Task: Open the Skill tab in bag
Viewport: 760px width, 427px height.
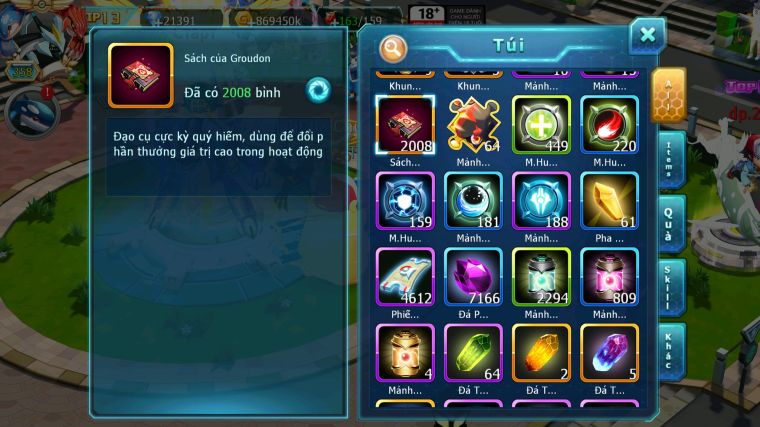Action: [669, 286]
